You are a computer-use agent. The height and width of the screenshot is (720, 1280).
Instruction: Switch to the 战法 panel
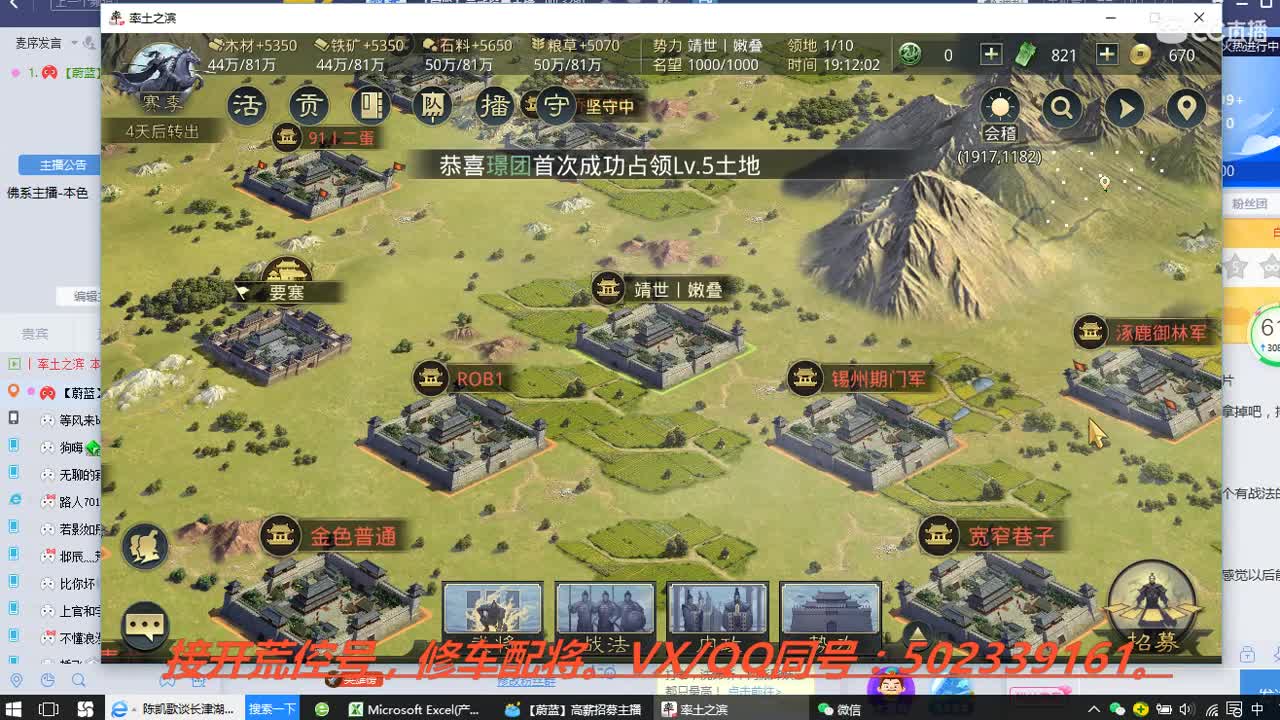(605, 610)
